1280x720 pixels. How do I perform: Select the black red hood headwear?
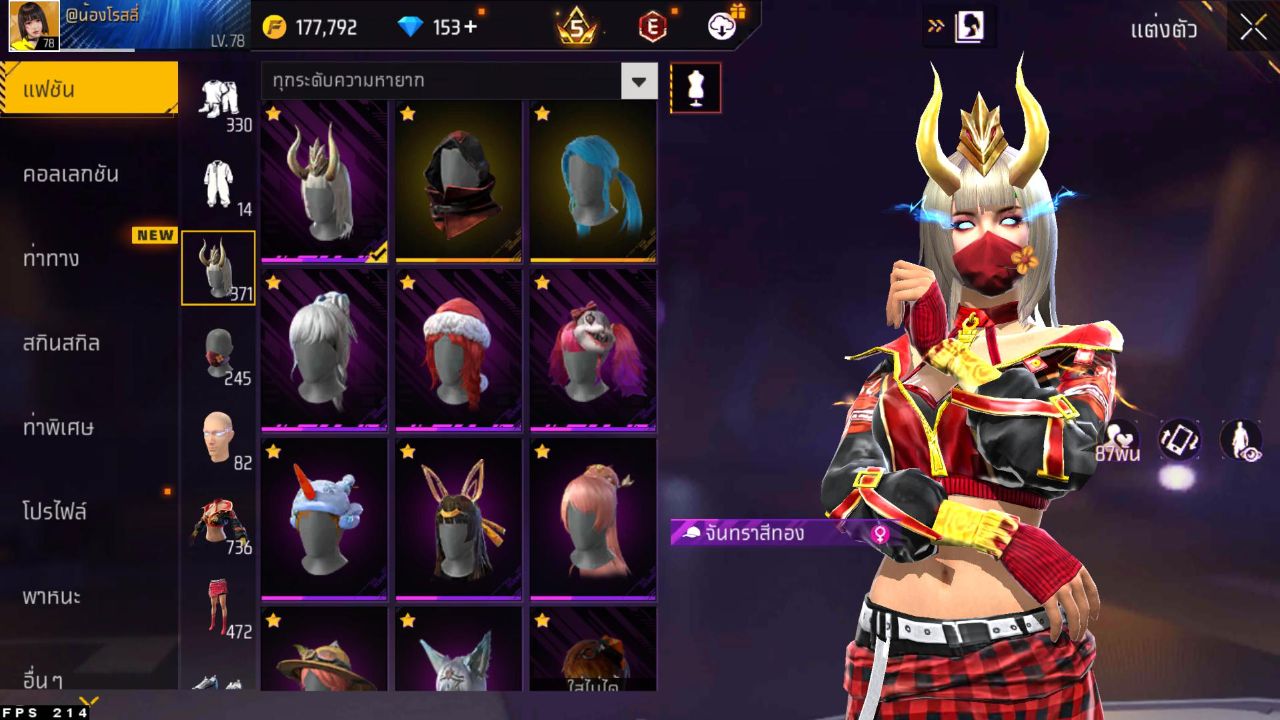point(458,181)
